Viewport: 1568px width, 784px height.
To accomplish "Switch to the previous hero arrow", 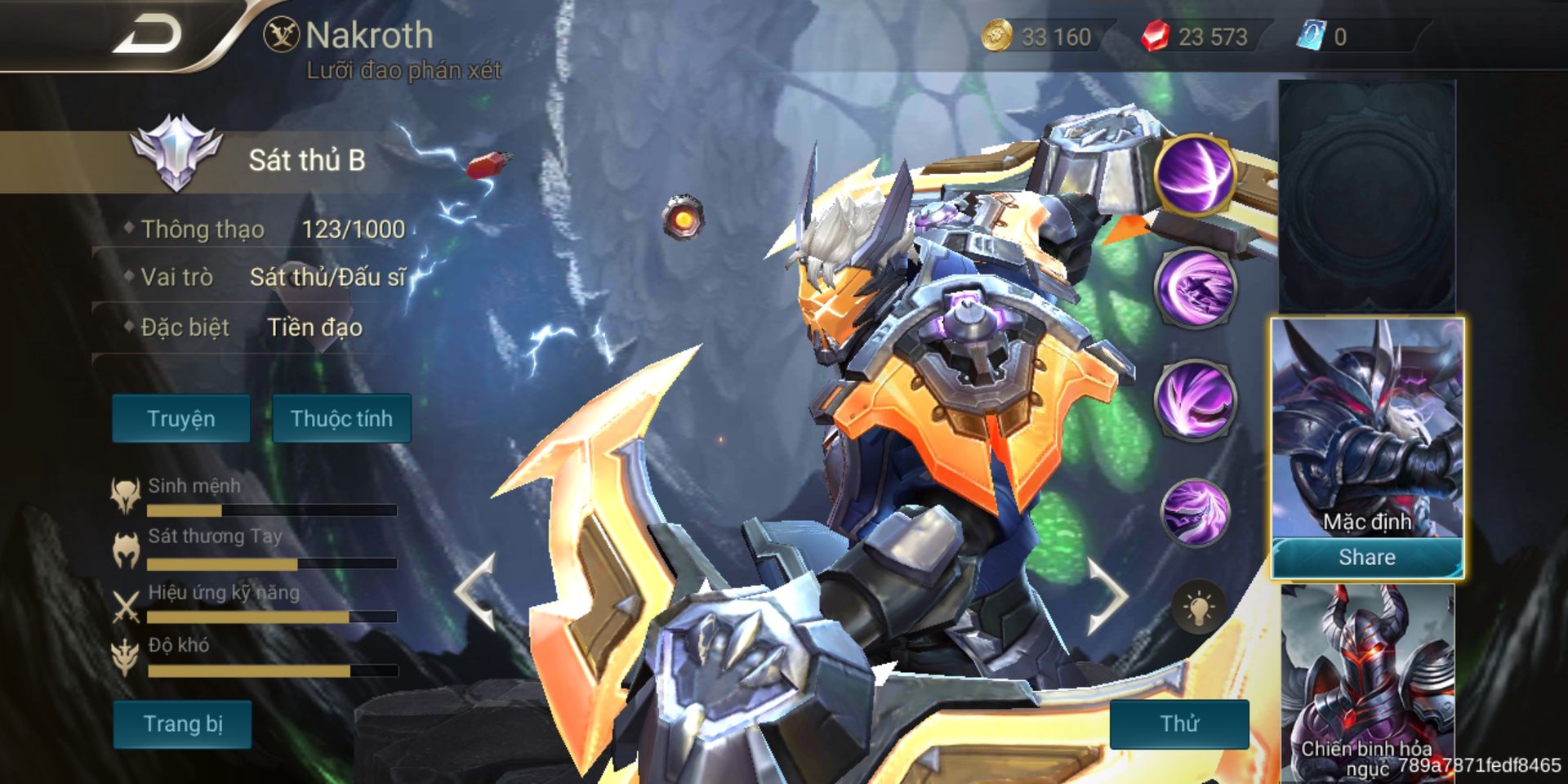I will coord(476,592).
